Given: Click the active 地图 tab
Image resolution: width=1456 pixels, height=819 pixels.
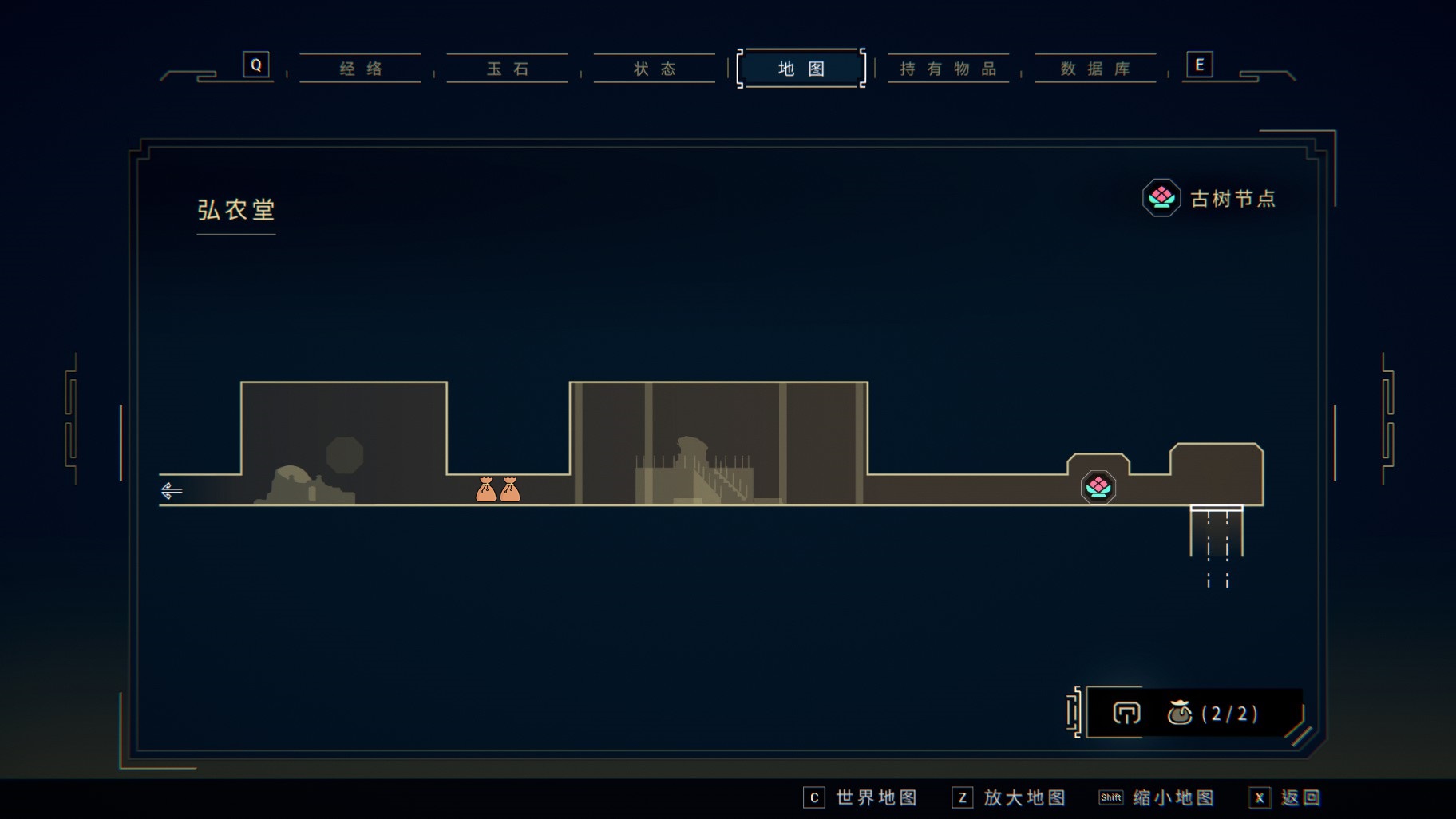Looking at the screenshot, I should pyautogui.click(x=801, y=69).
